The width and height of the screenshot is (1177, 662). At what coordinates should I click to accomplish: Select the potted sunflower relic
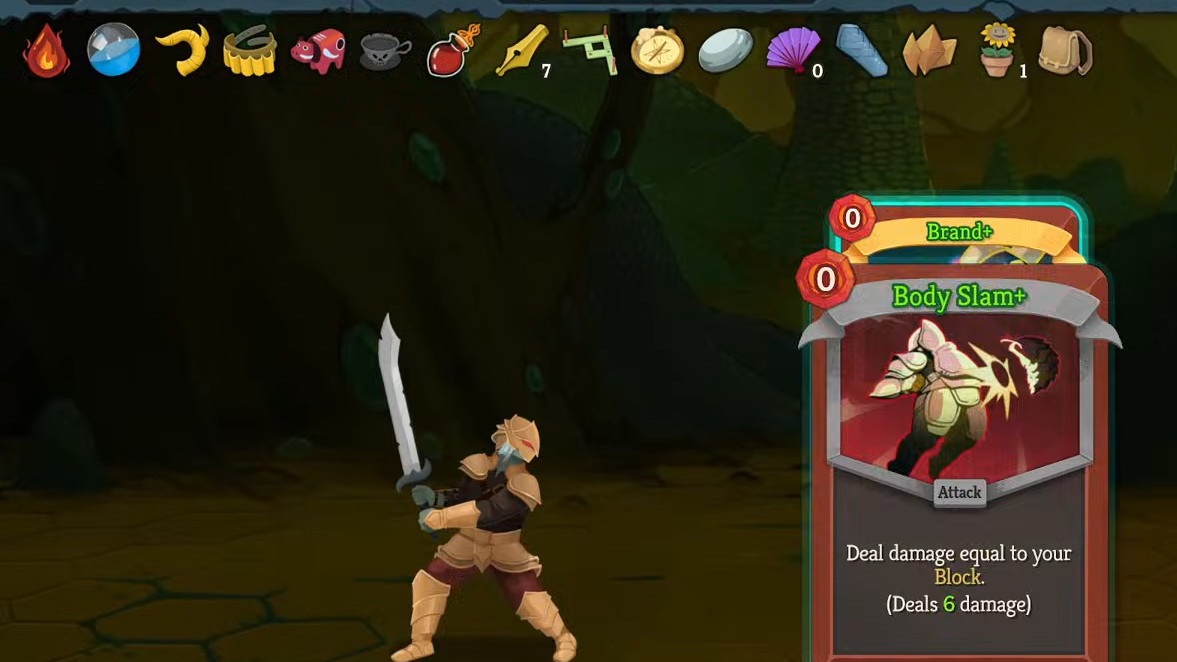997,50
